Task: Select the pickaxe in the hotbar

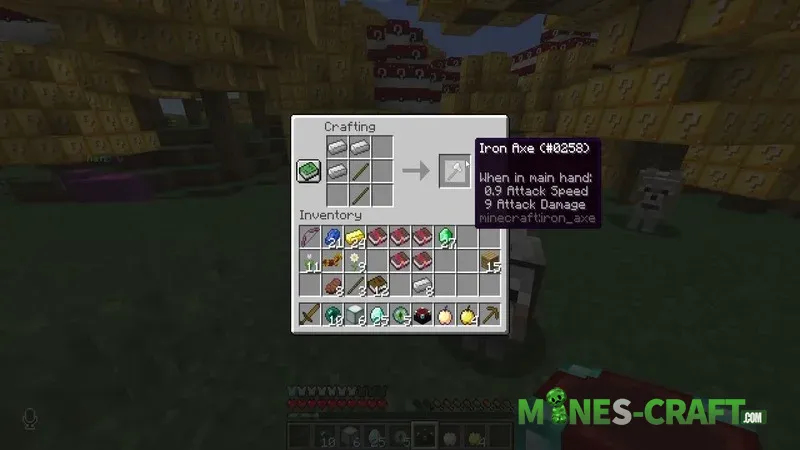Action: (x=489, y=316)
